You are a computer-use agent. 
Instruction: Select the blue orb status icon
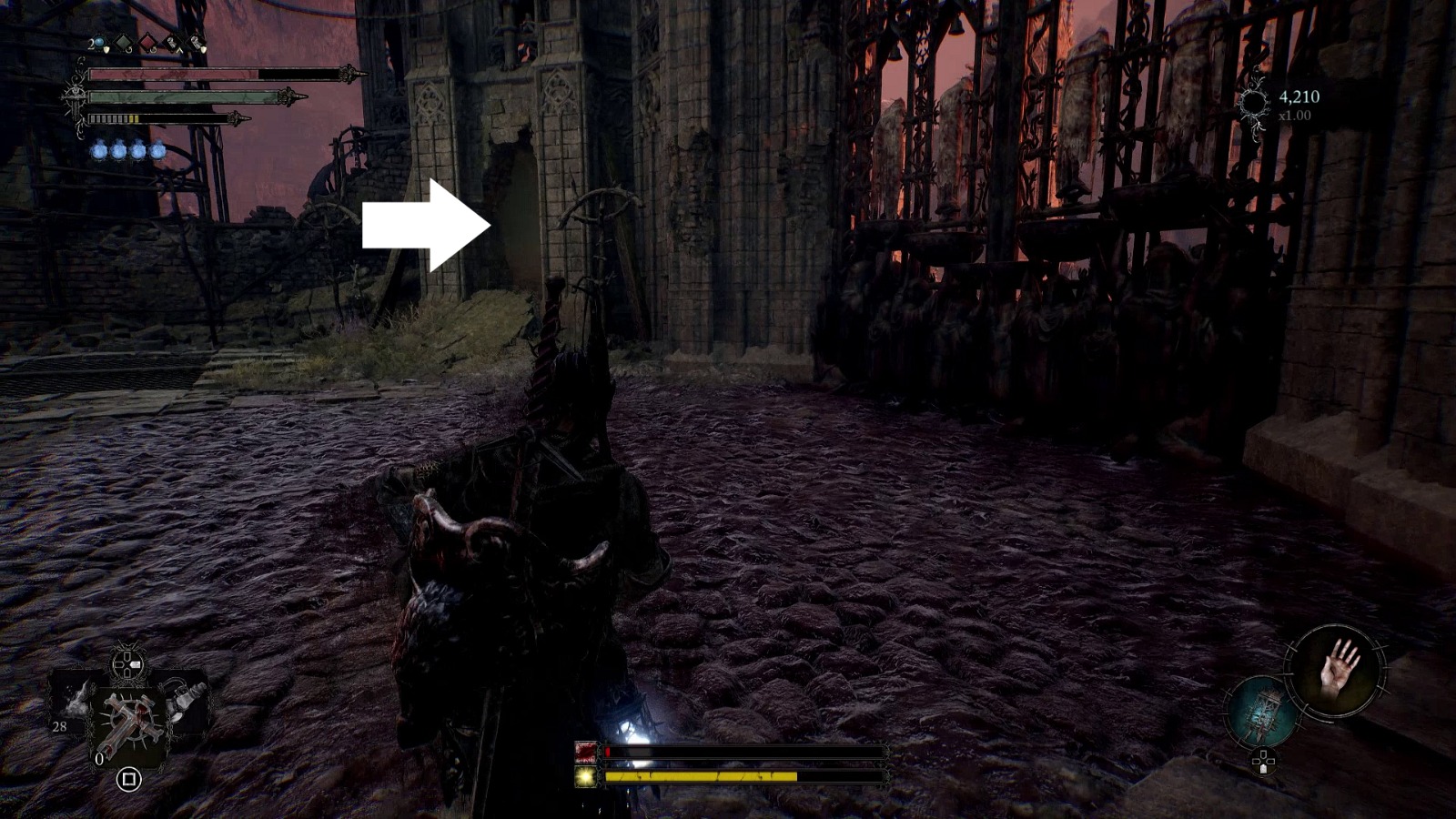pyautogui.click(x=99, y=41)
